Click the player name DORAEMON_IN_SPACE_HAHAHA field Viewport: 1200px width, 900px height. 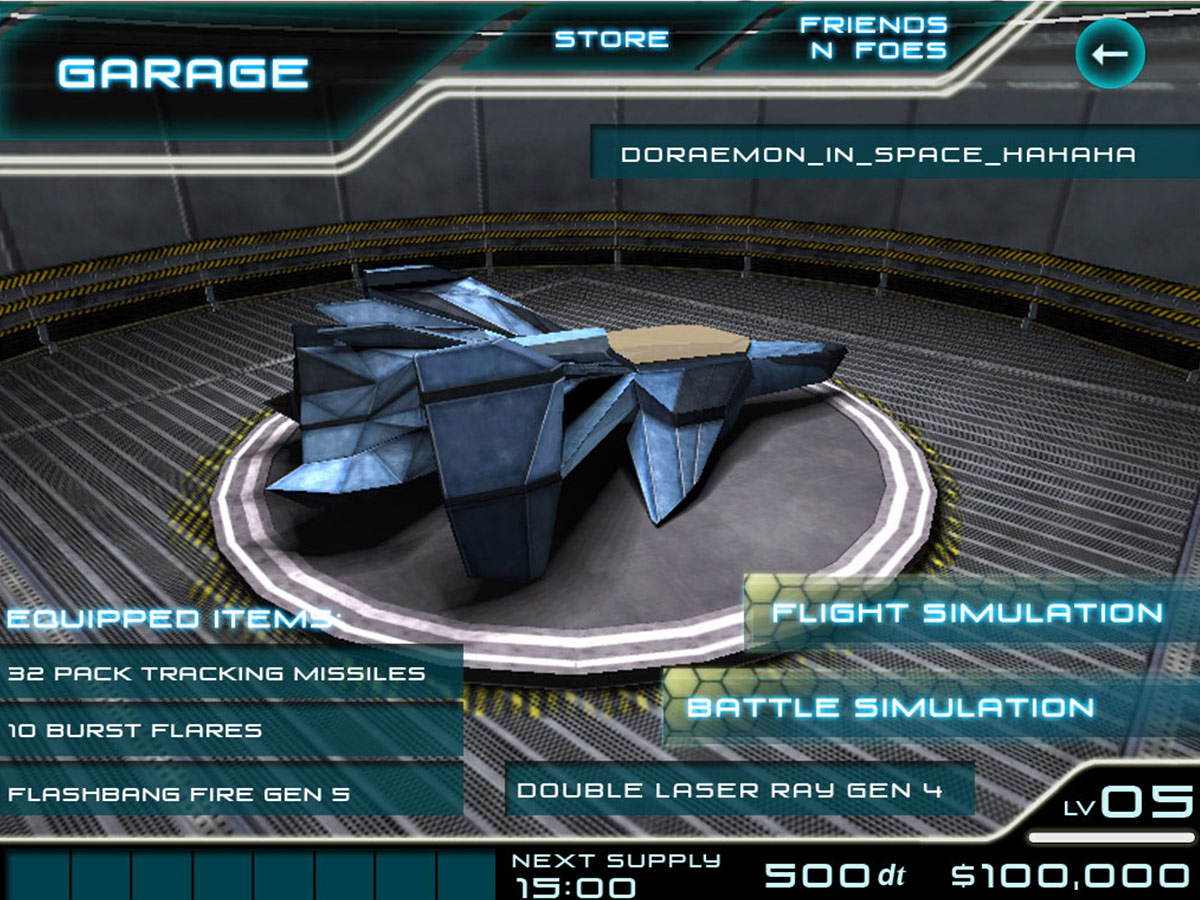[878, 154]
